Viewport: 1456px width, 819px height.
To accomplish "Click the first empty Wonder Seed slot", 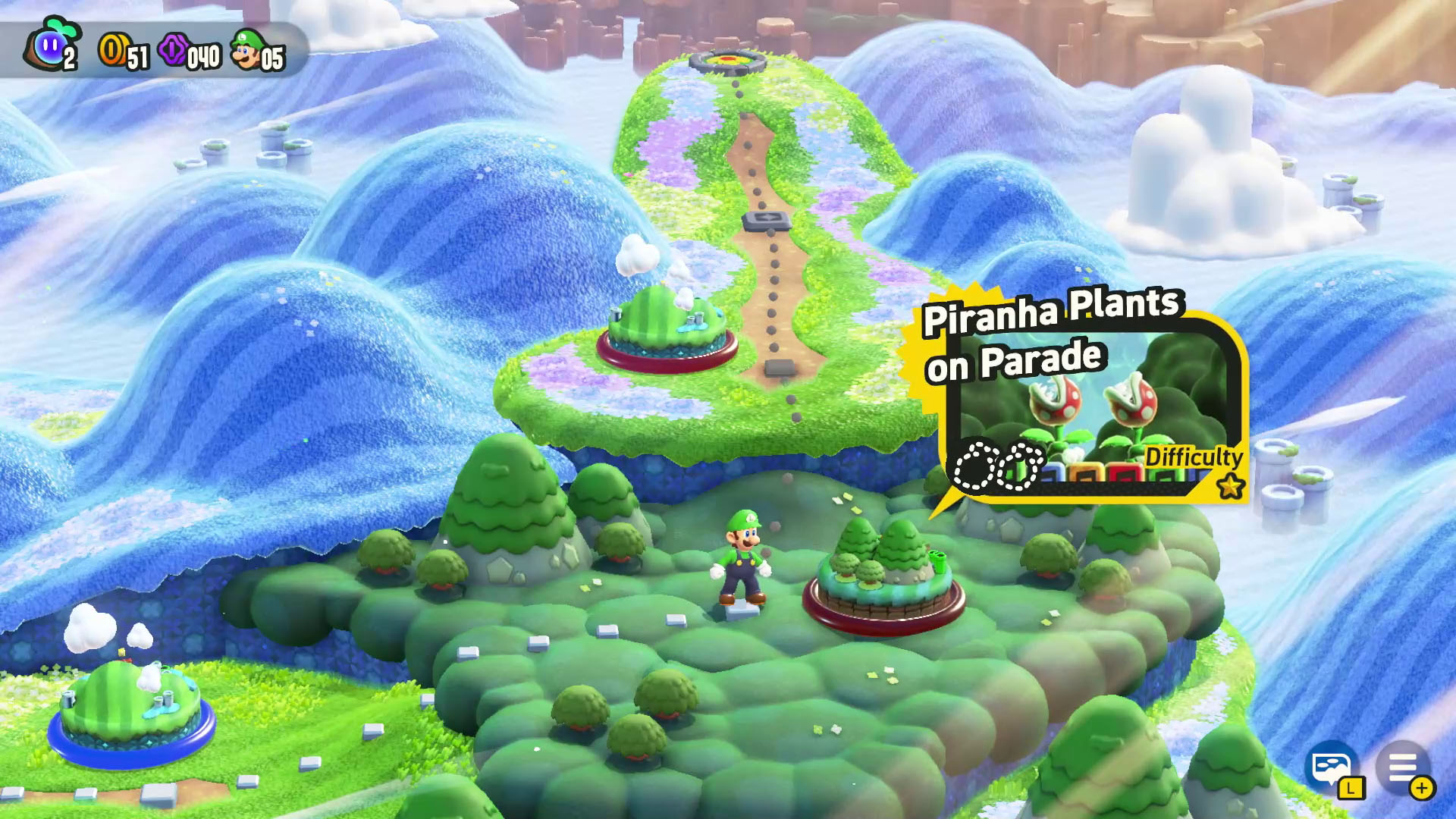I will click(974, 468).
